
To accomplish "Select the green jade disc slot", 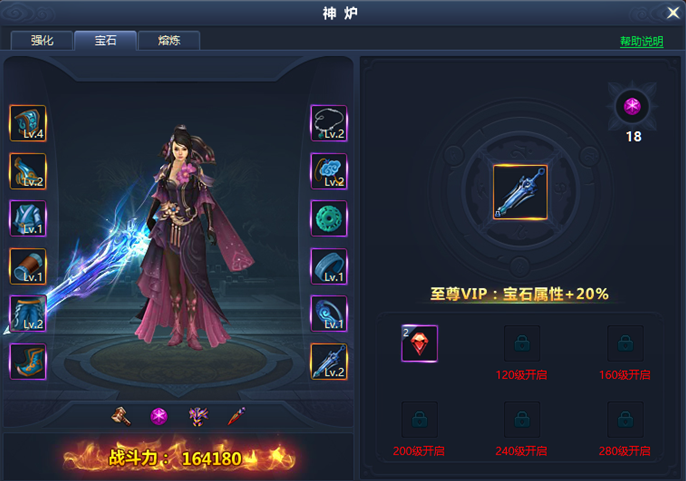I will coord(329,218).
